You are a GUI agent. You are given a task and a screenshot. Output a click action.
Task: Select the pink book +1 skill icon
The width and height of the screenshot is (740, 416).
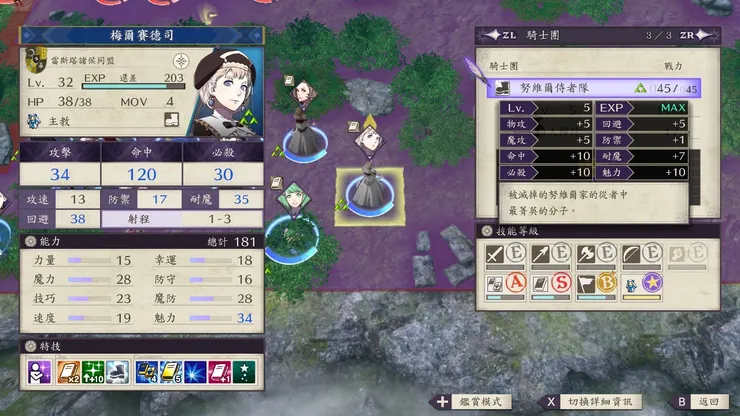(x=221, y=372)
